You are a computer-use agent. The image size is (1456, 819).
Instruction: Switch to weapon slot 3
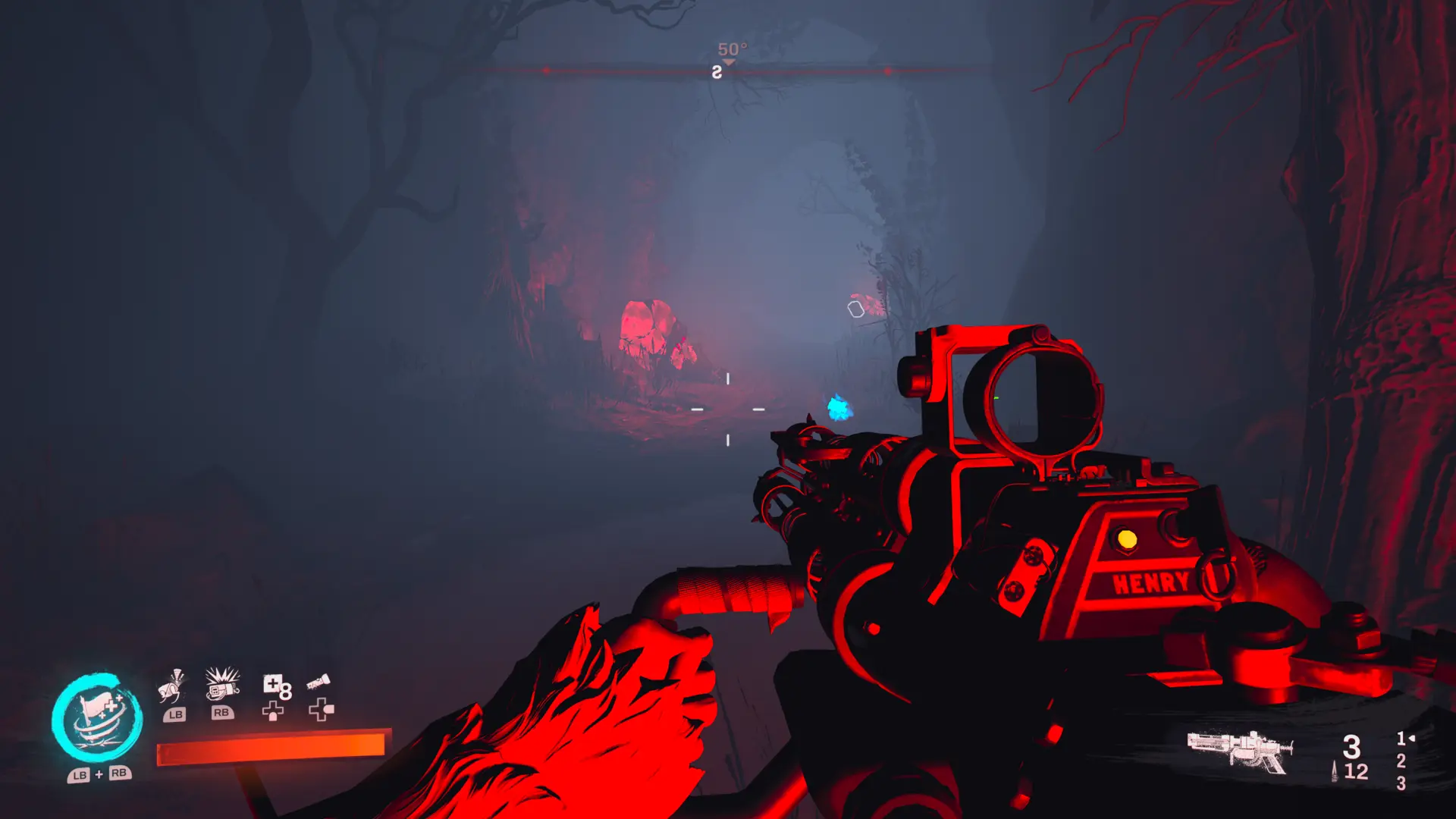pos(1401,783)
